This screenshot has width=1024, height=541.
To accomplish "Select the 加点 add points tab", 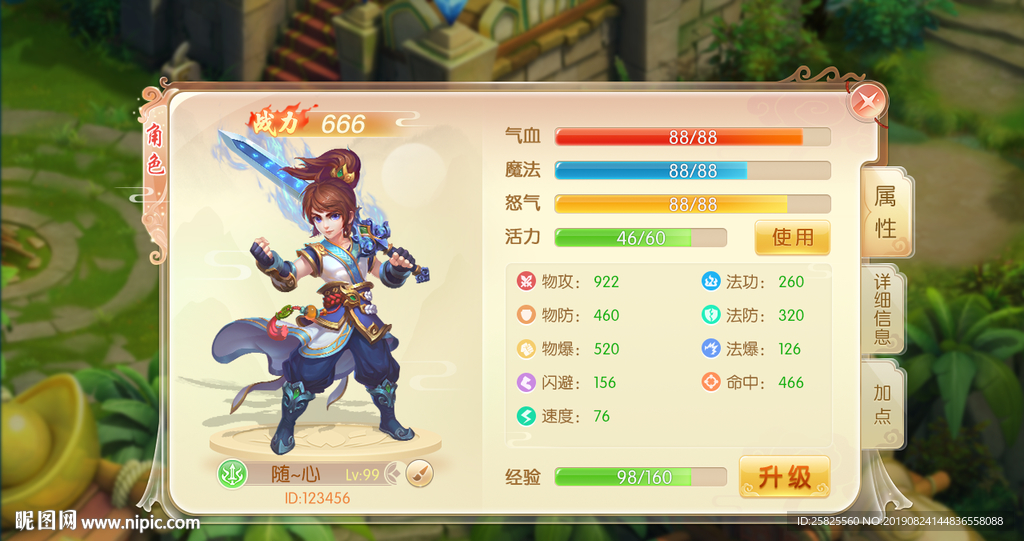I will coord(882,403).
